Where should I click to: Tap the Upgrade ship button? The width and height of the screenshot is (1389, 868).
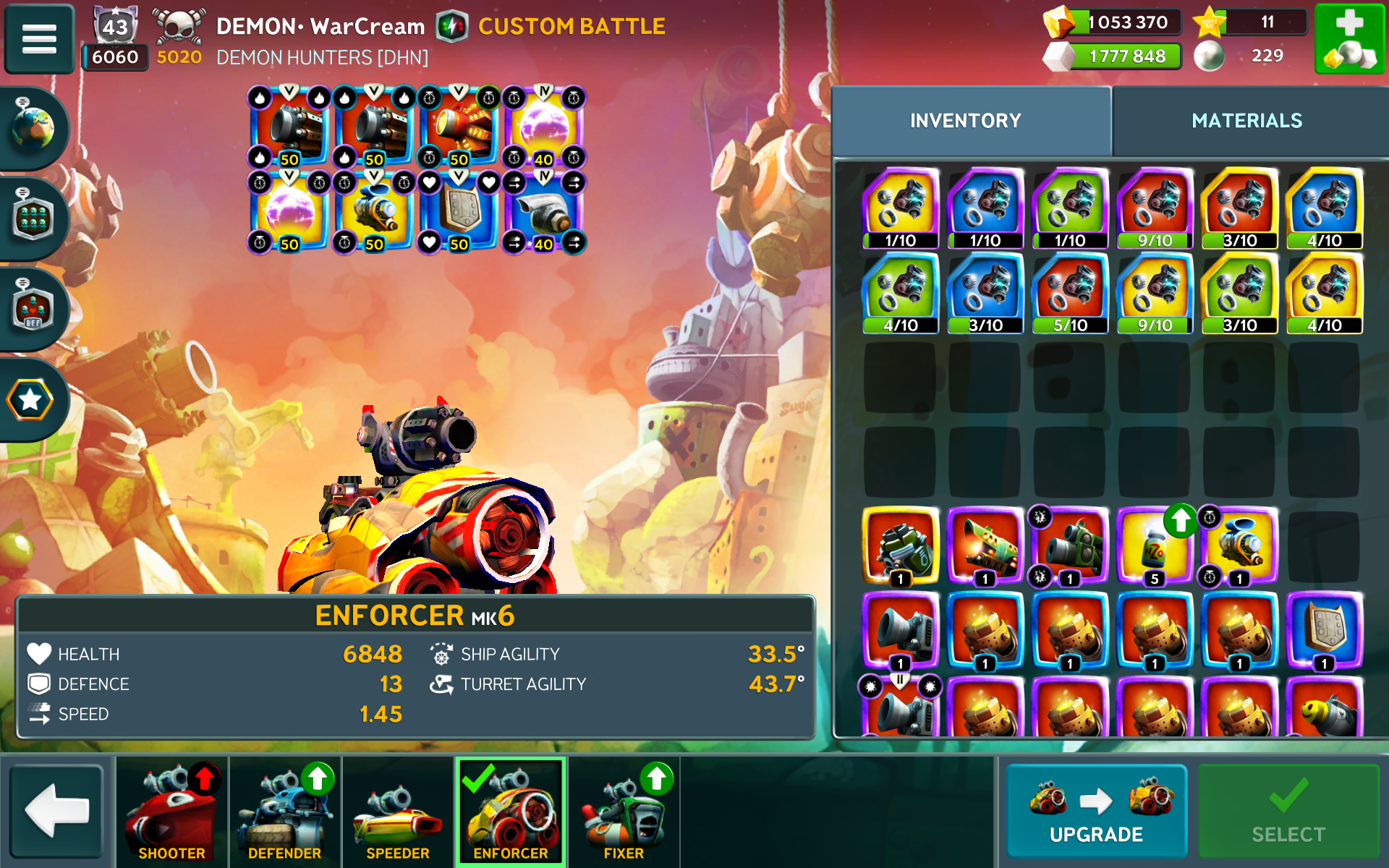tap(1095, 812)
